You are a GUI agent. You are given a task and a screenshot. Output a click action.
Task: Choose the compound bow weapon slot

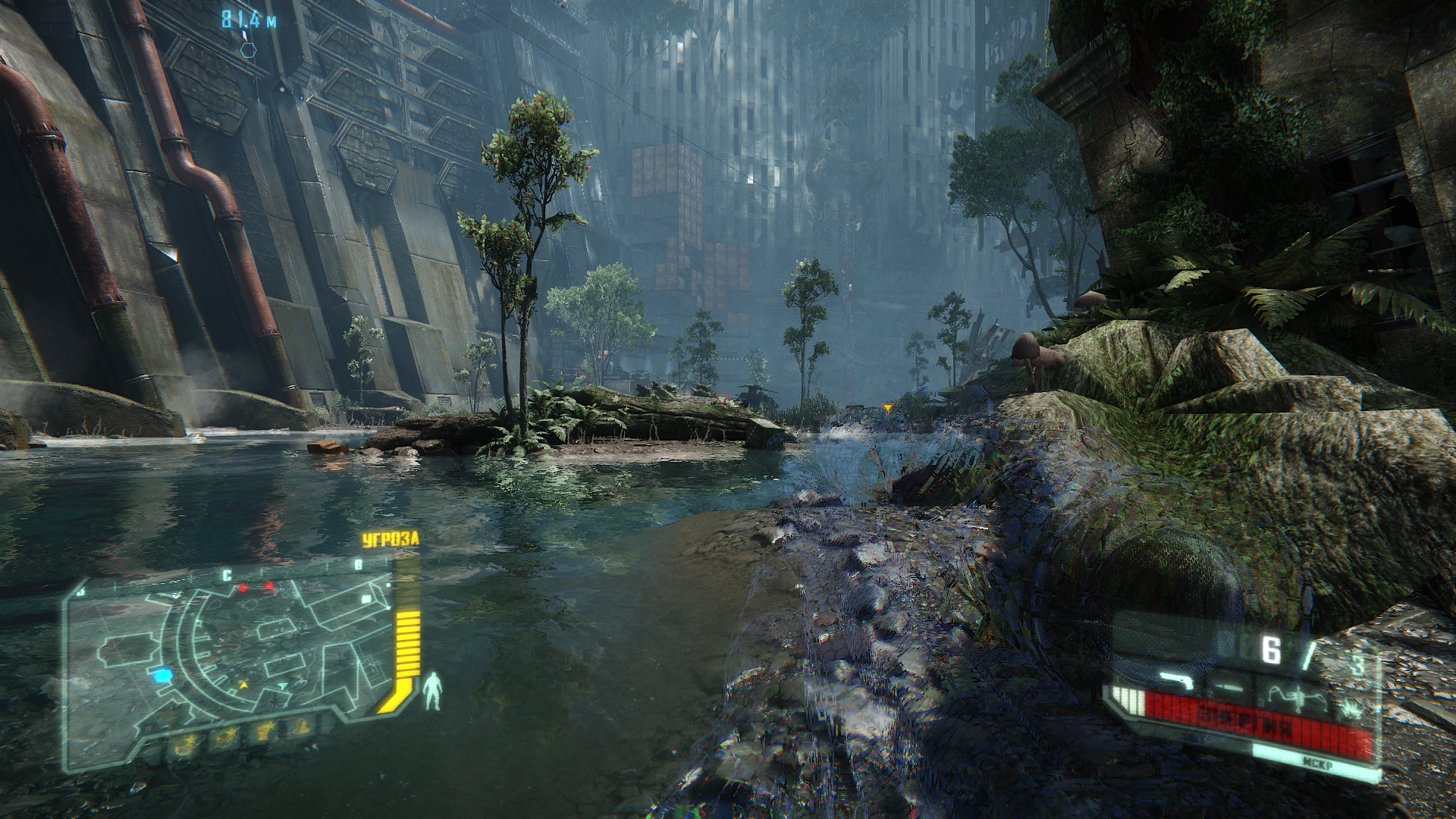pos(1295,692)
